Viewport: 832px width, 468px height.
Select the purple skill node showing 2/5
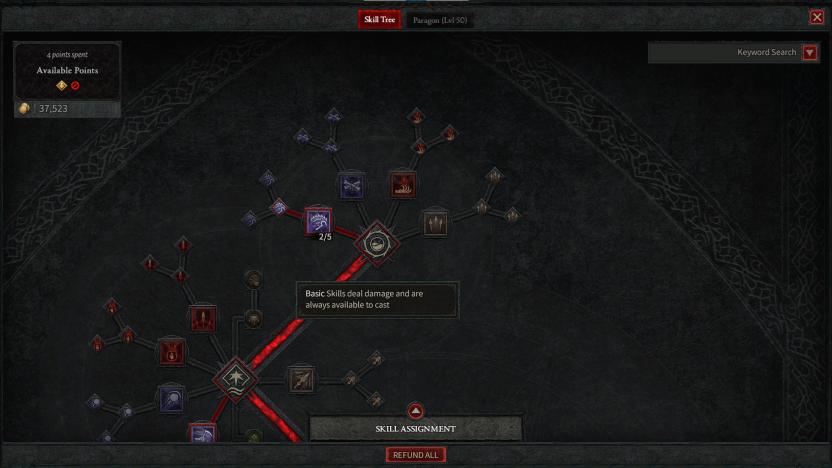318,221
